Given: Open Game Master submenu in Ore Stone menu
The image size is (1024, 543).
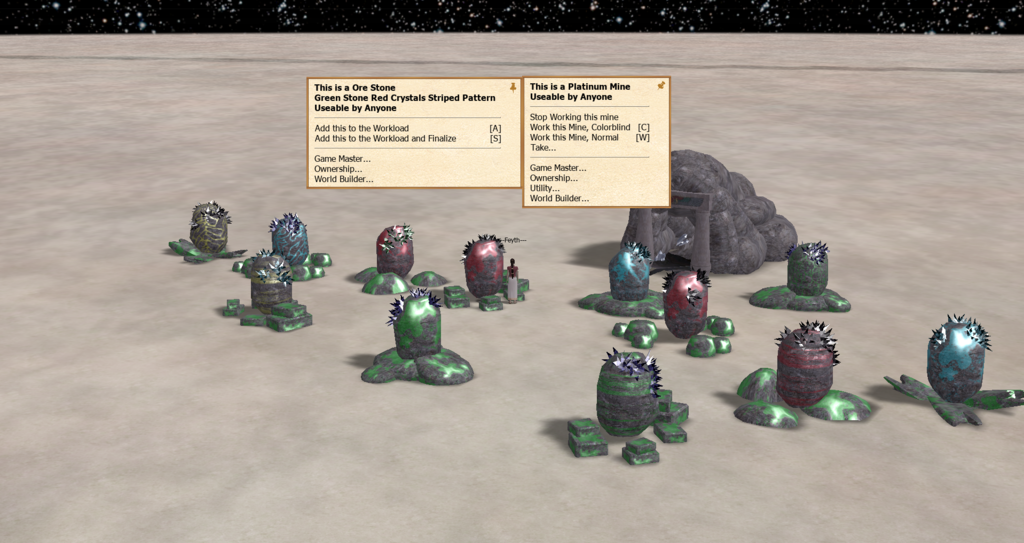Looking at the screenshot, I should (x=342, y=159).
